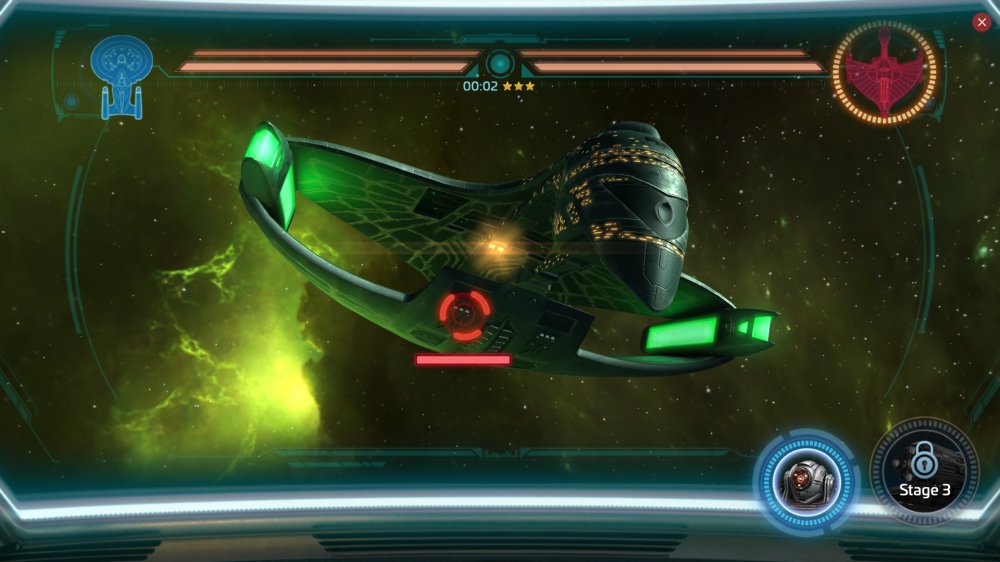1000x562 pixels.
Task: Close the battle screen with the red X
Action: 981,22
